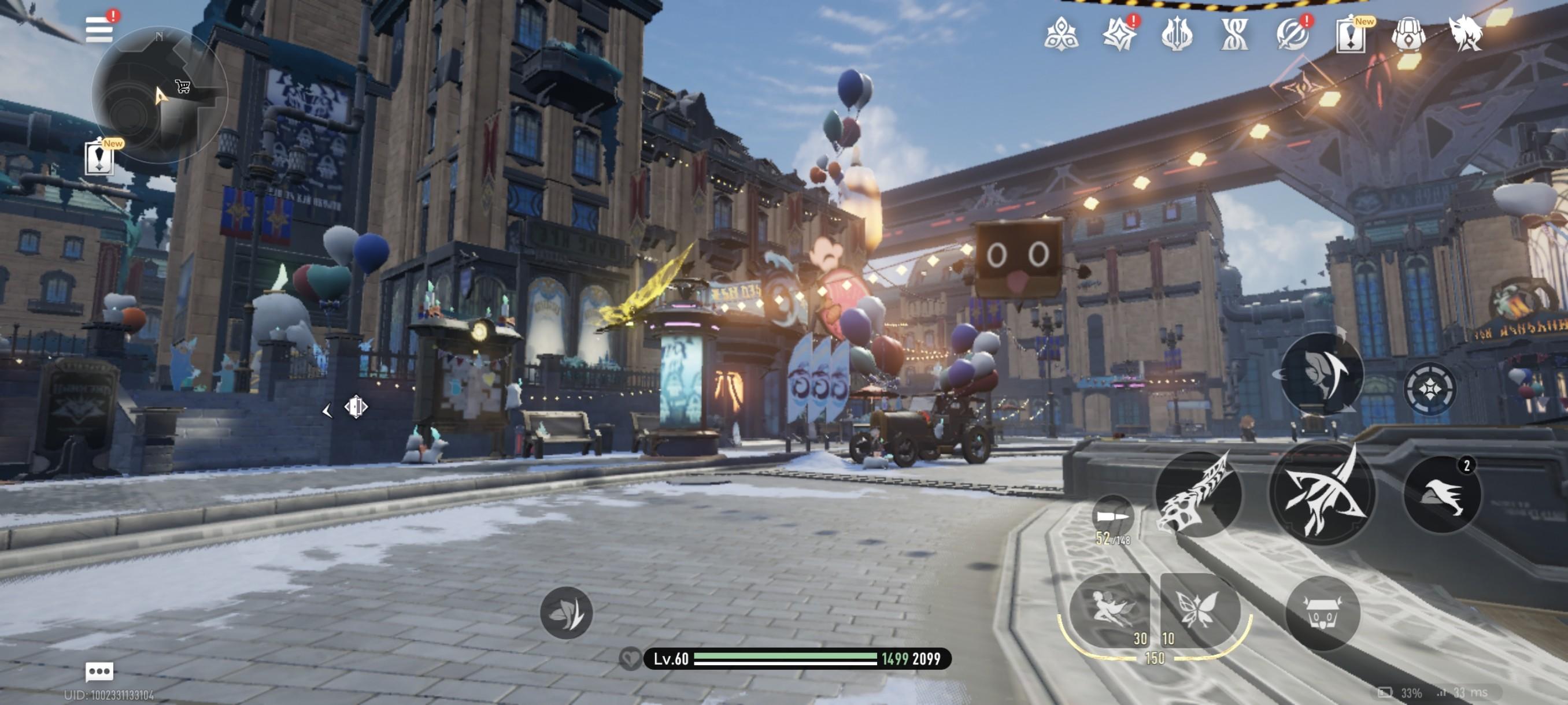Open the circular minimap

point(160,95)
